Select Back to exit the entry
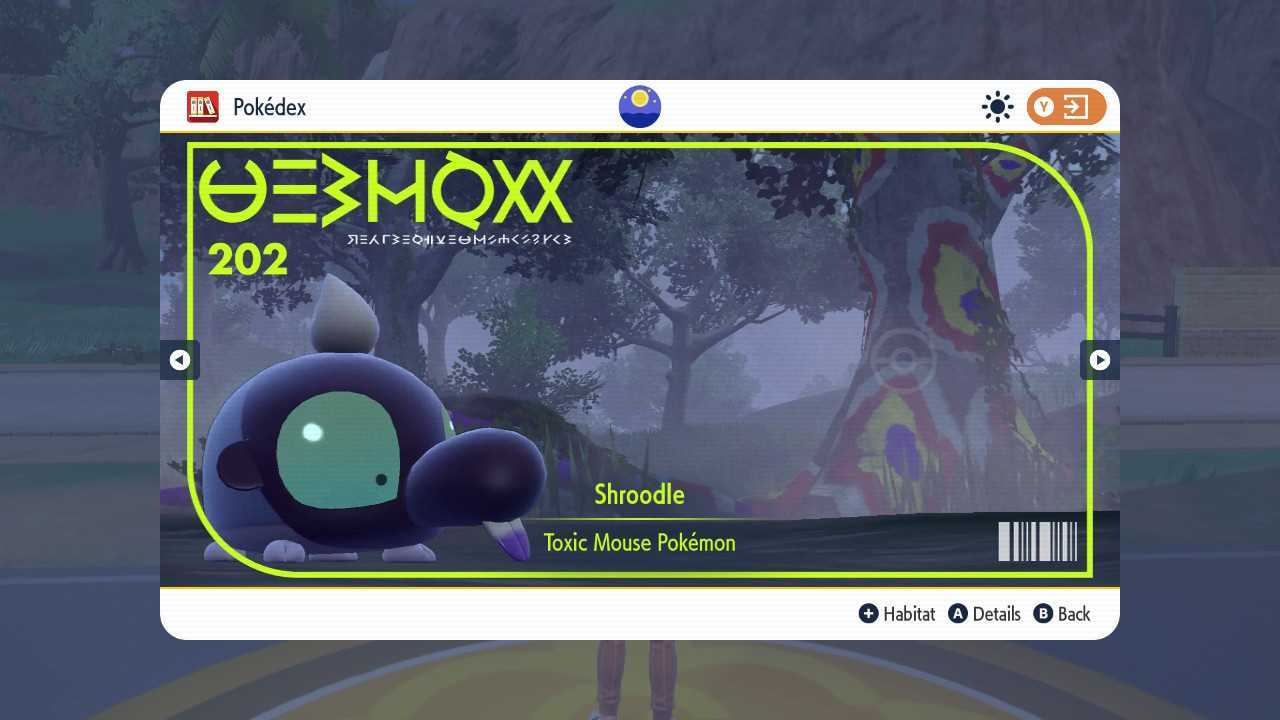The height and width of the screenshot is (720, 1280). [x=1072, y=614]
